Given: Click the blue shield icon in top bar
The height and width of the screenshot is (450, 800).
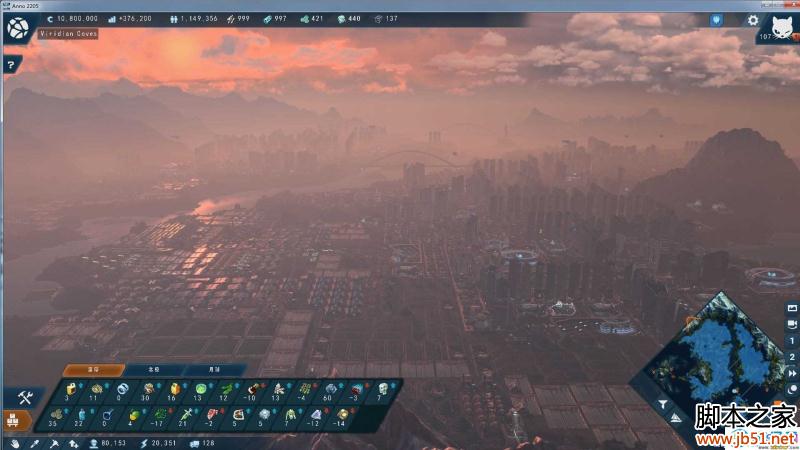Looking at the screenshot, I should tap(716, 19).
